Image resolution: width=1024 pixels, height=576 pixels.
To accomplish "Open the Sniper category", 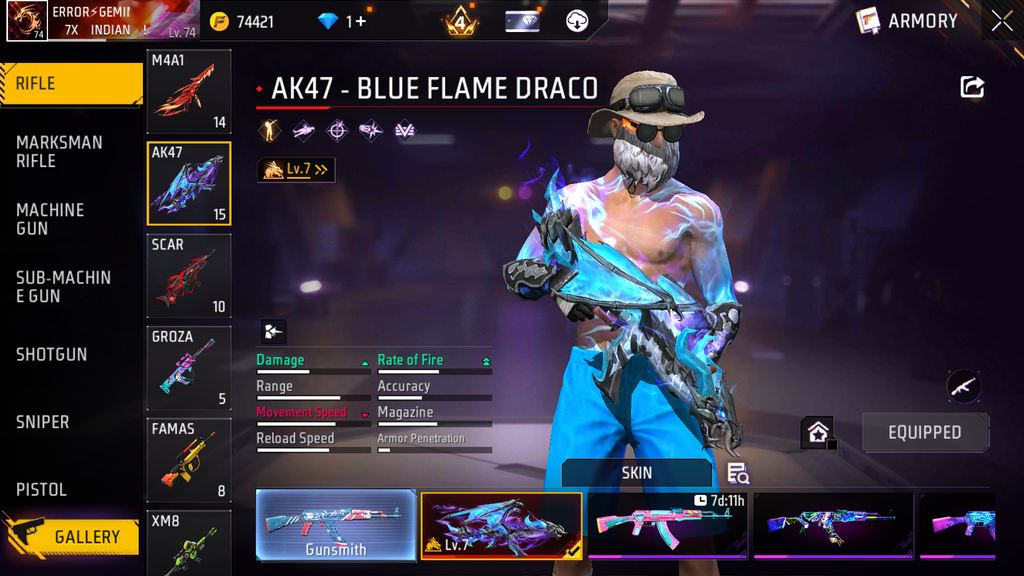I will (43, 422).
